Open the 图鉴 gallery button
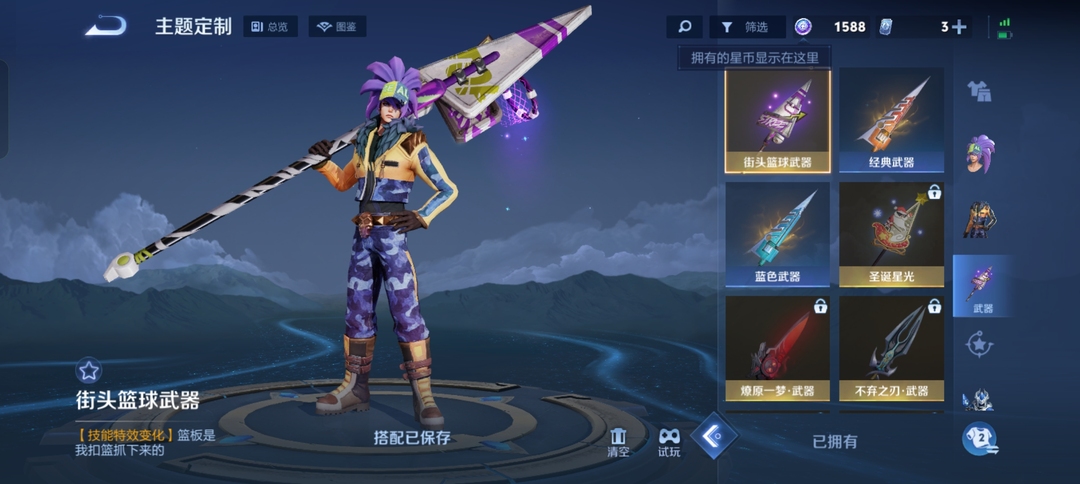This screenshot has width=1080, height=484. coord(337,27)
